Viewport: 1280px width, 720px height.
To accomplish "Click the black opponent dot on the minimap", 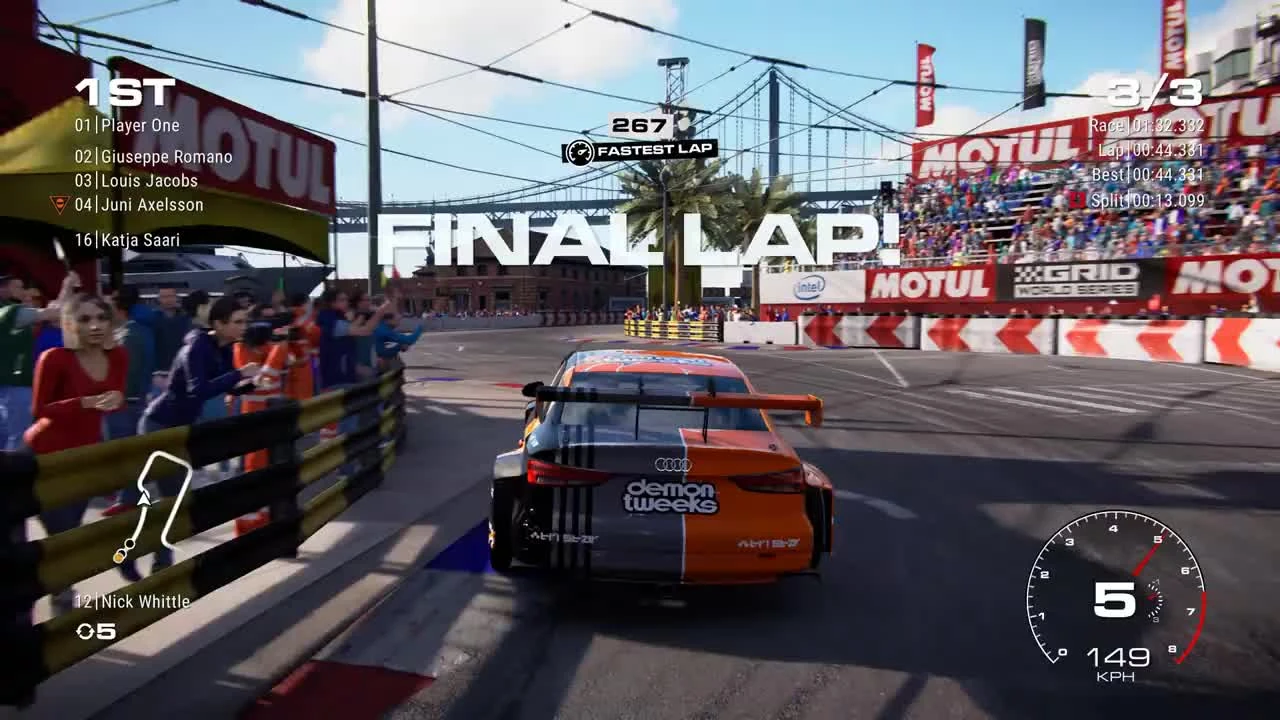I will [129, 543].
